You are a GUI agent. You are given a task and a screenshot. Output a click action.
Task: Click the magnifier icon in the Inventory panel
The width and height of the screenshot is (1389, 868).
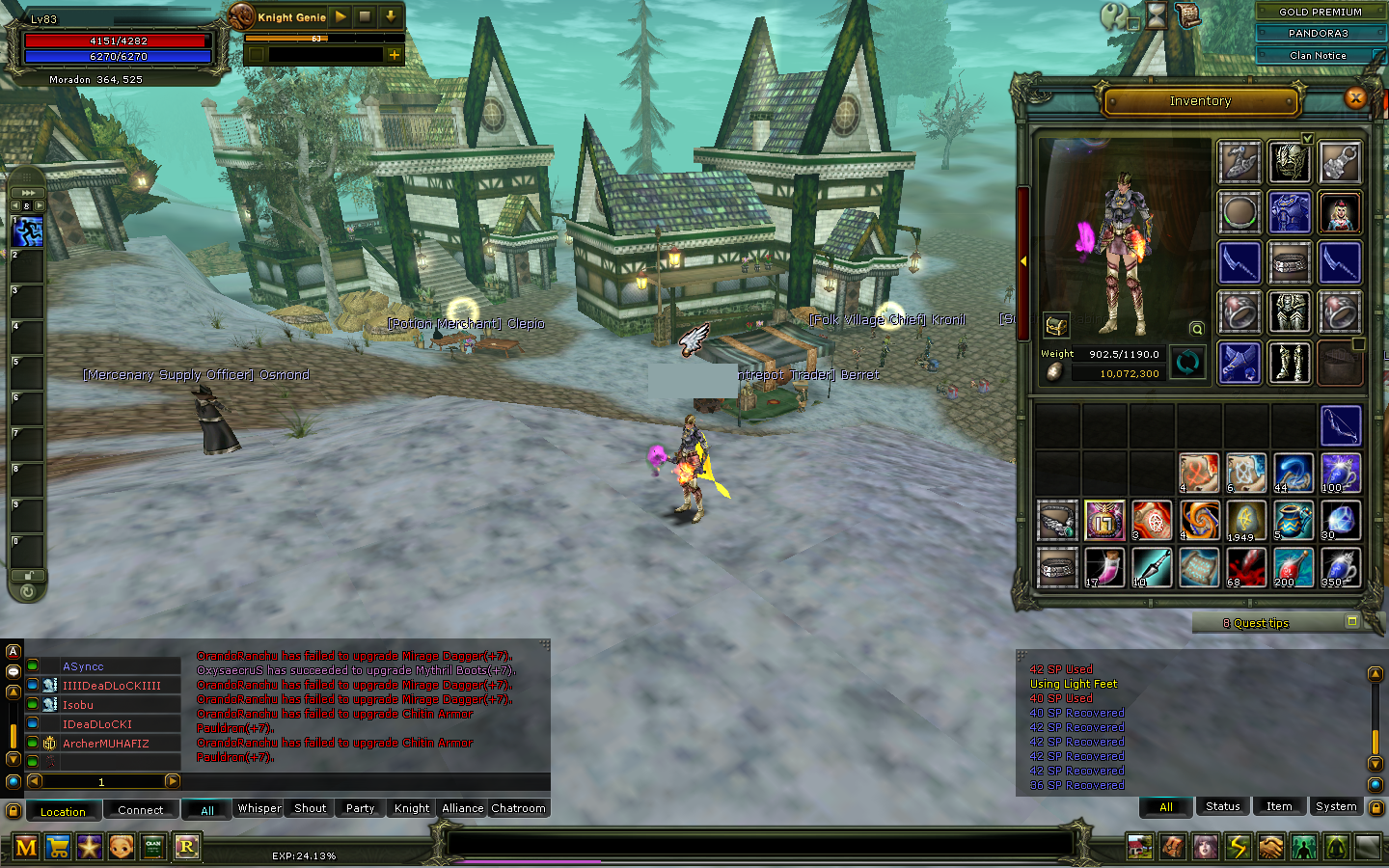[x=1196, y=328]
